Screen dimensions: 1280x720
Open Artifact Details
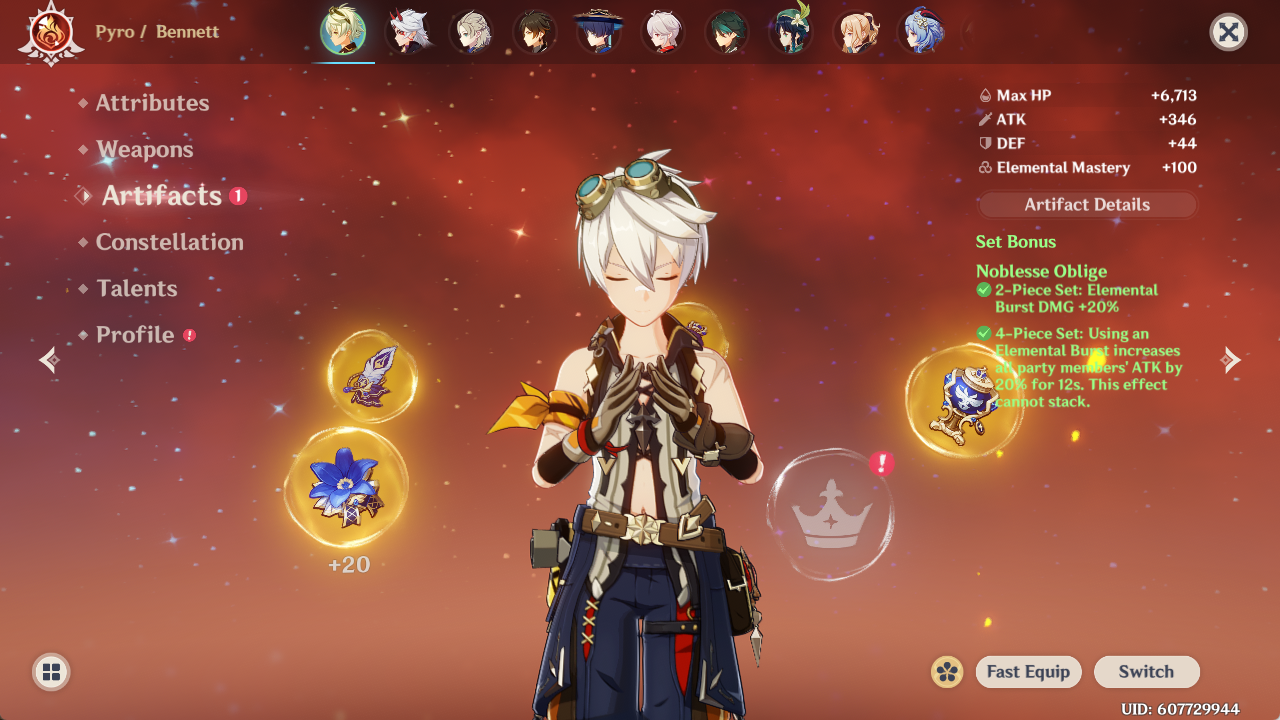point(1087,205)
